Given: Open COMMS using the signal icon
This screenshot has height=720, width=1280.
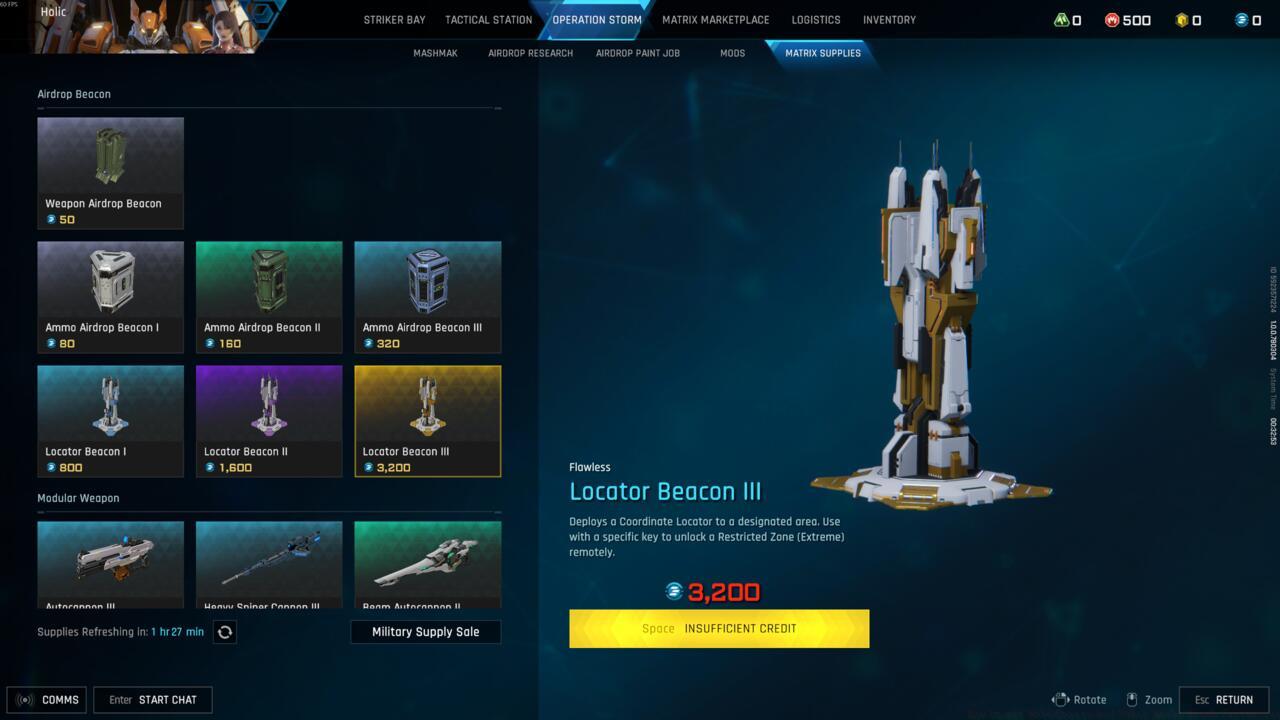Looking at the screenshot, I should pos(24,699).
